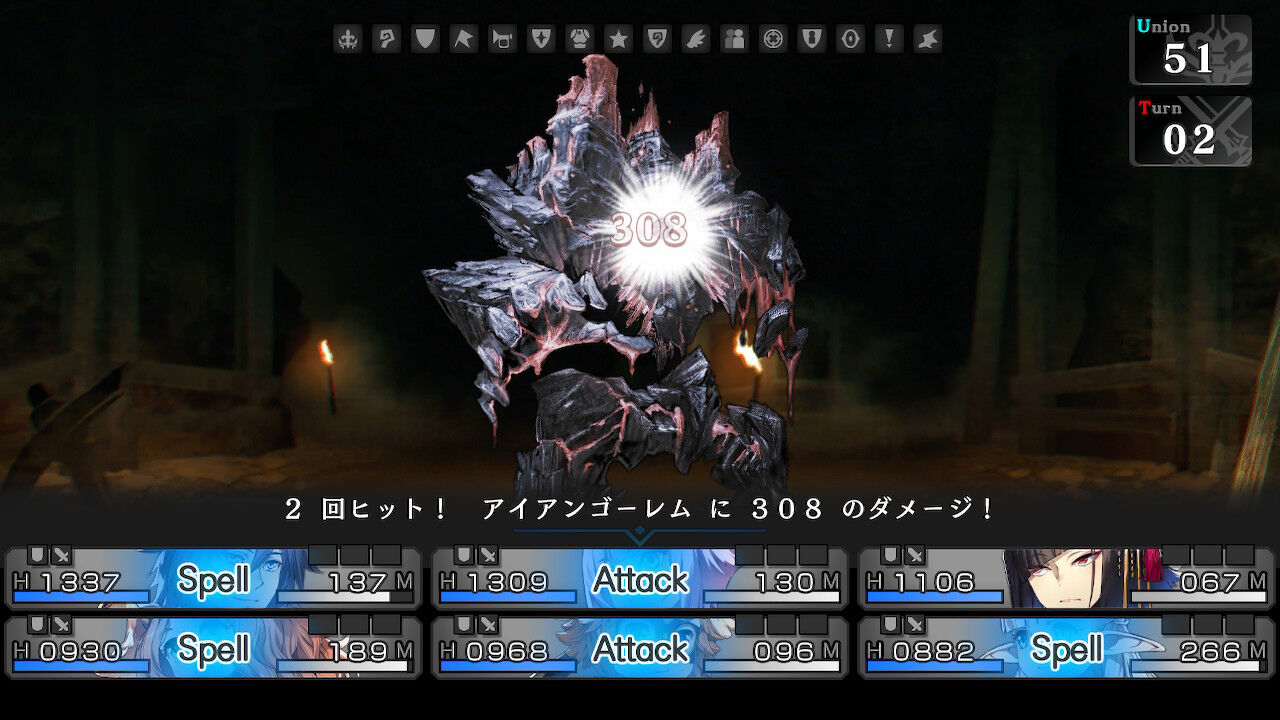Click the exclamation mark alert icon

coord(888,39)
